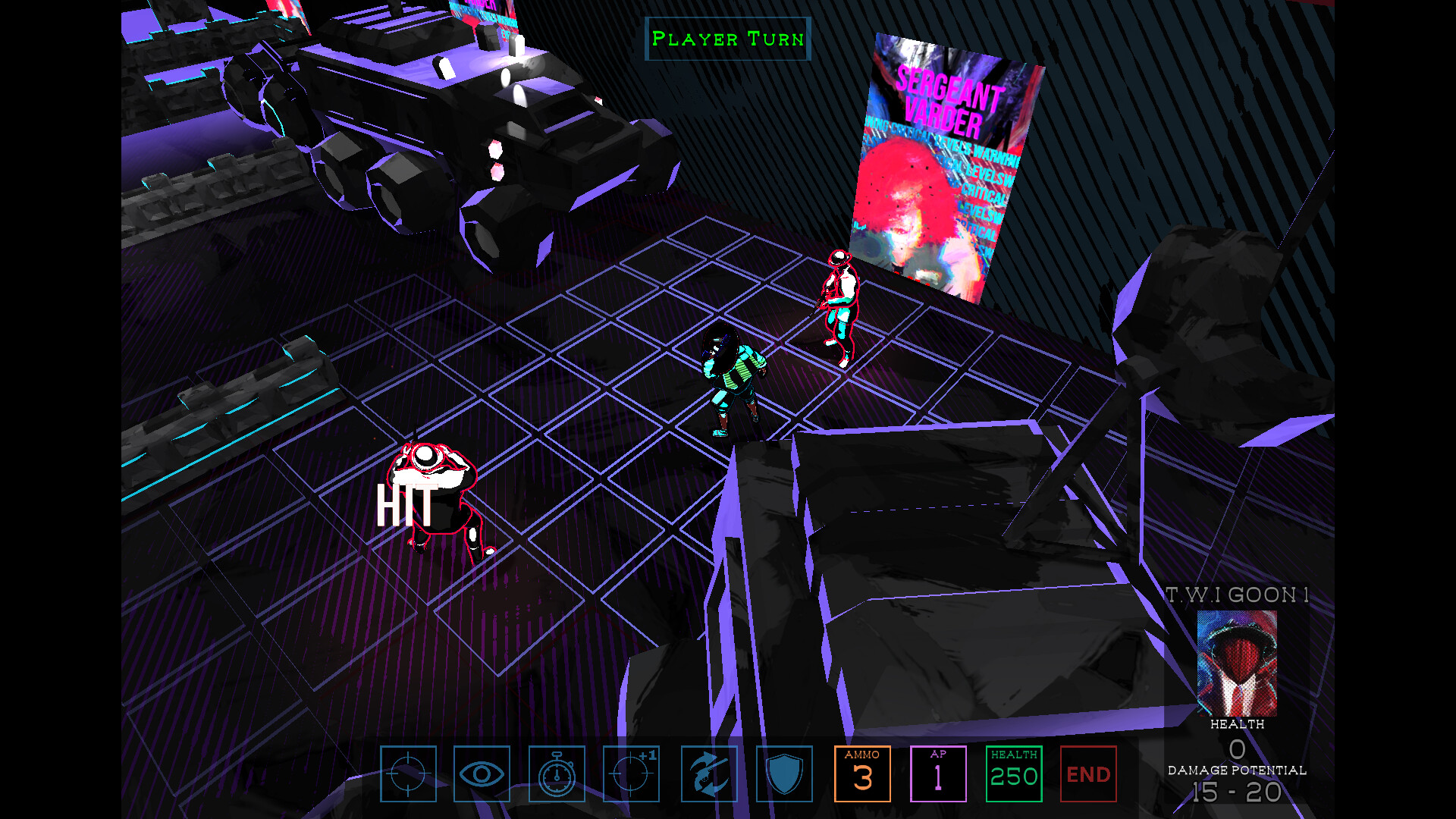Image resolution: width=1456 pixels, height=819 pixels.
Task: Click the enemy HEALTH value showing 0
Action: [x=1236, y=751]
